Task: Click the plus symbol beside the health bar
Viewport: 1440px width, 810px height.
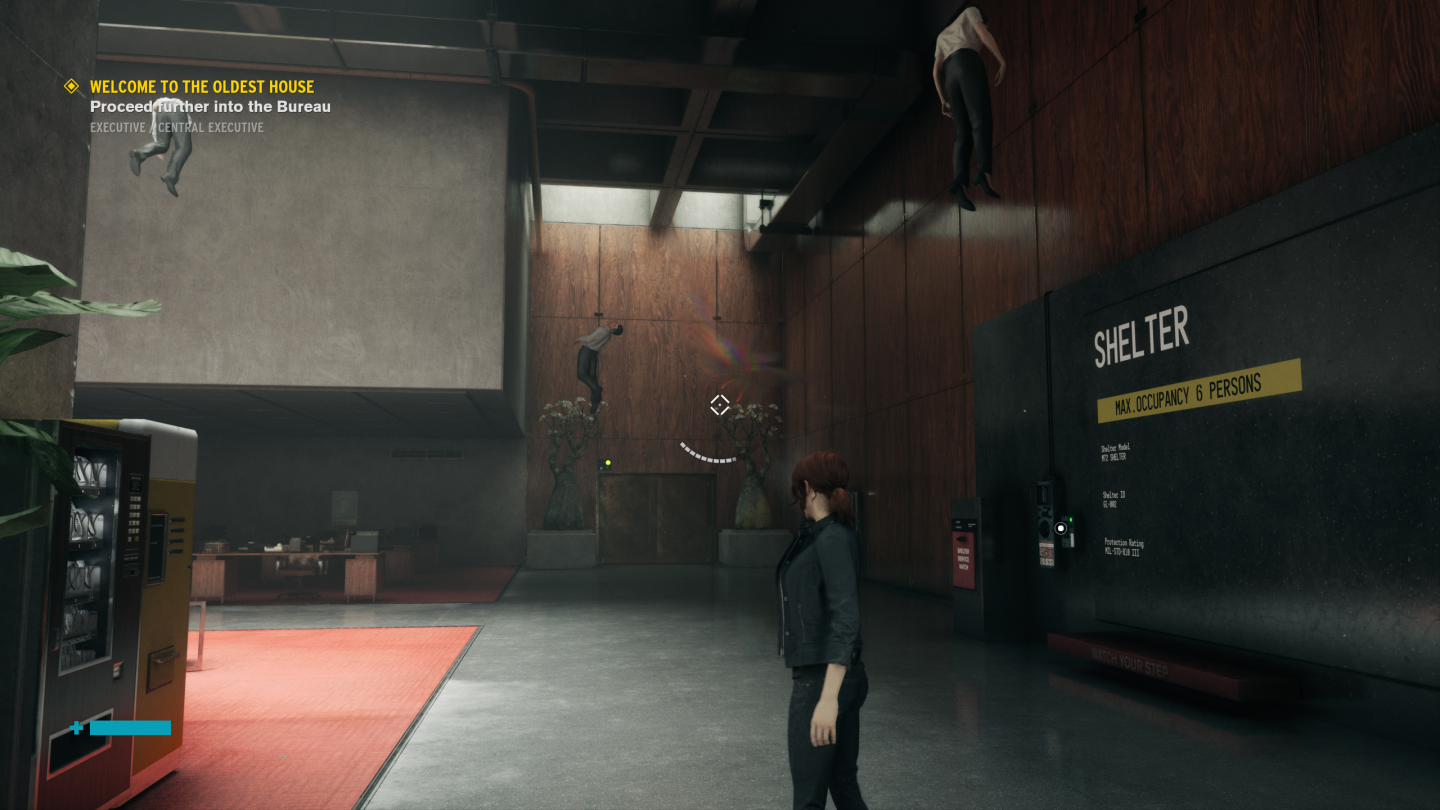Action: tap(77, 728)
